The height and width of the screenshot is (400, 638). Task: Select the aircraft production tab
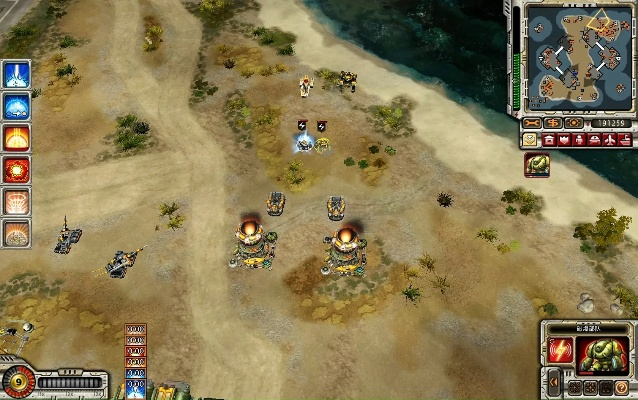[608, 140]
